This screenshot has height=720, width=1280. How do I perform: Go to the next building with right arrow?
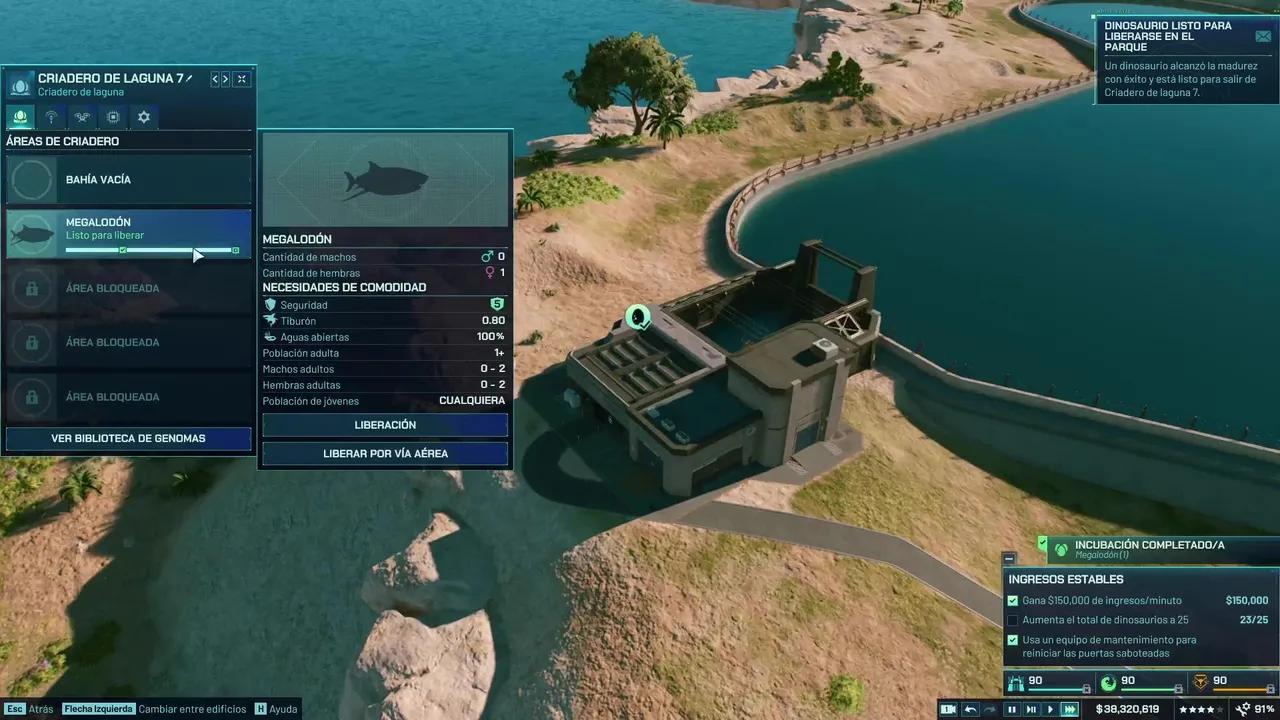tap(226, 79)
